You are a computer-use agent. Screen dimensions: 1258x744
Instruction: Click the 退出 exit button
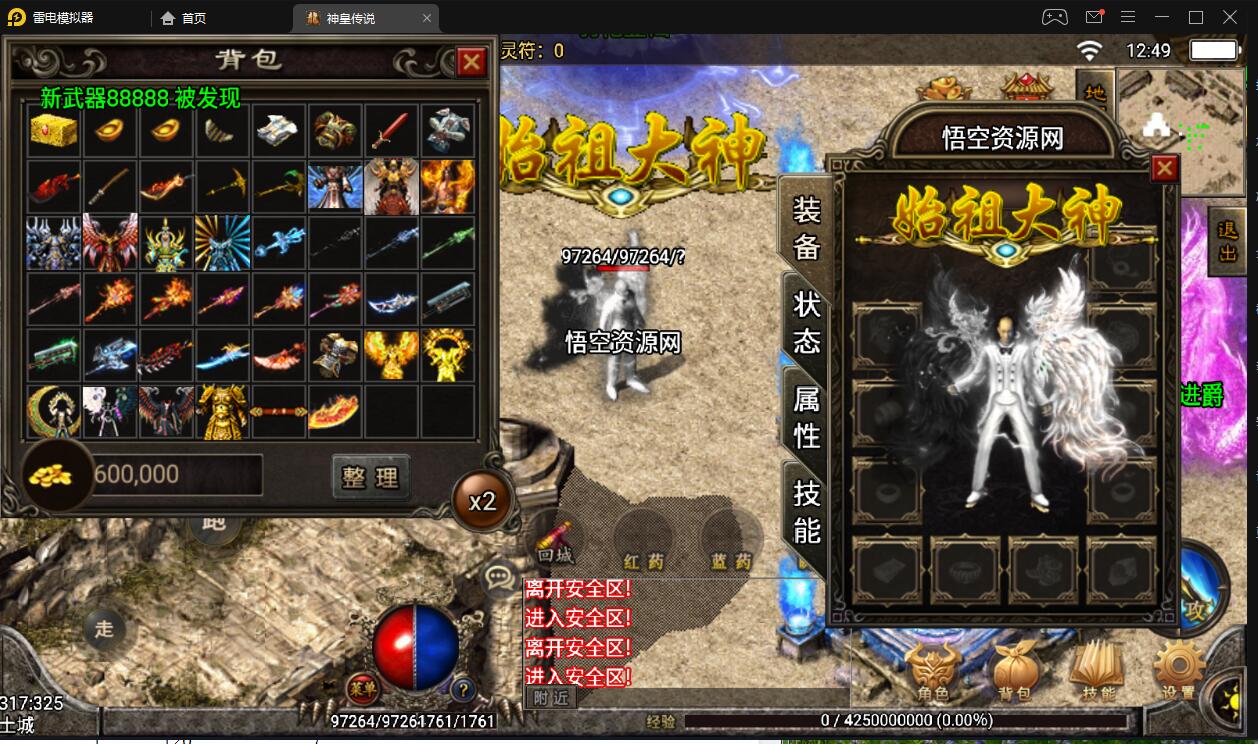tap(1228, 240)
